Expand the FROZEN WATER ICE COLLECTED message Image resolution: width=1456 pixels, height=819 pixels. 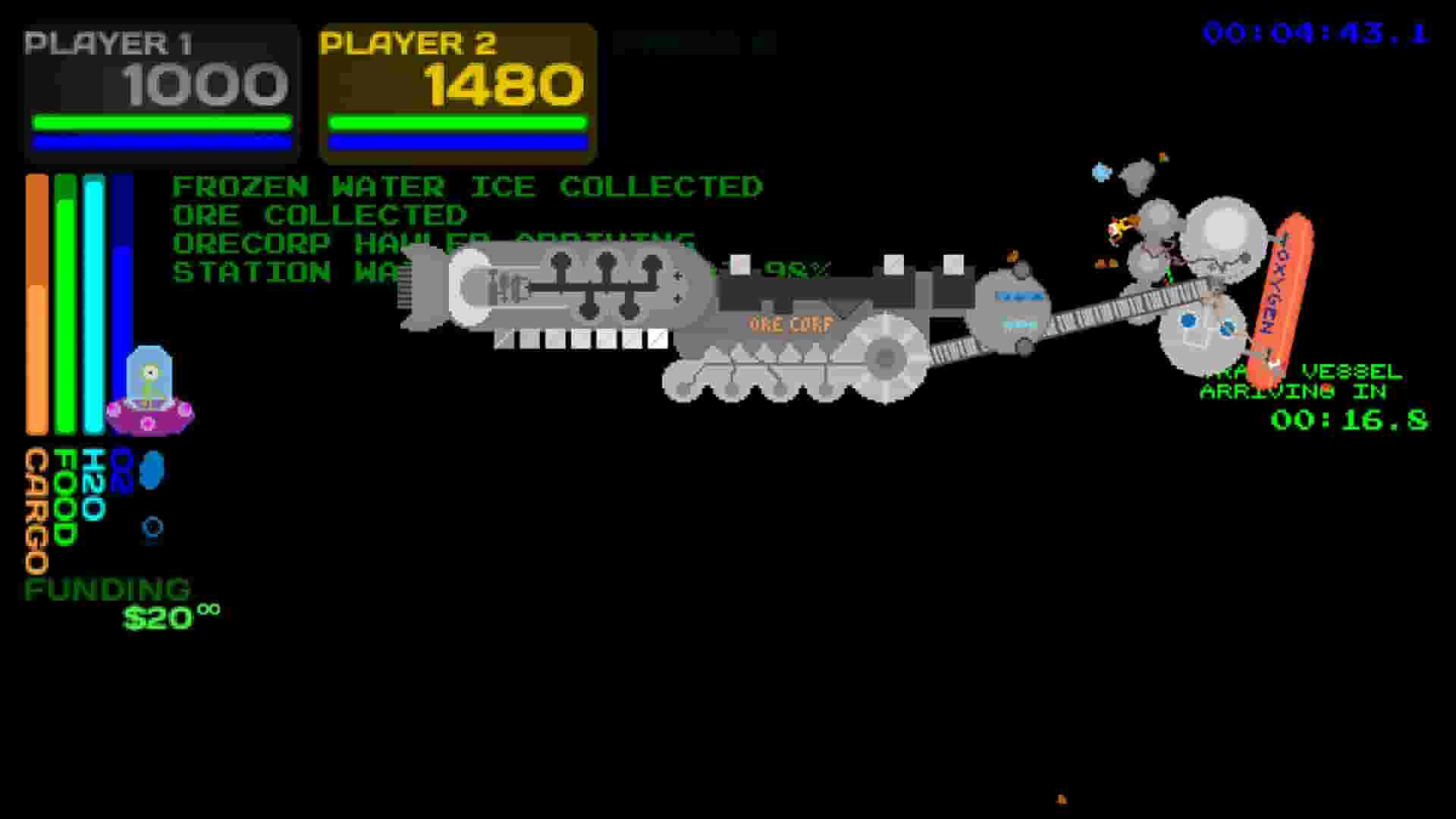coord(466,187)
